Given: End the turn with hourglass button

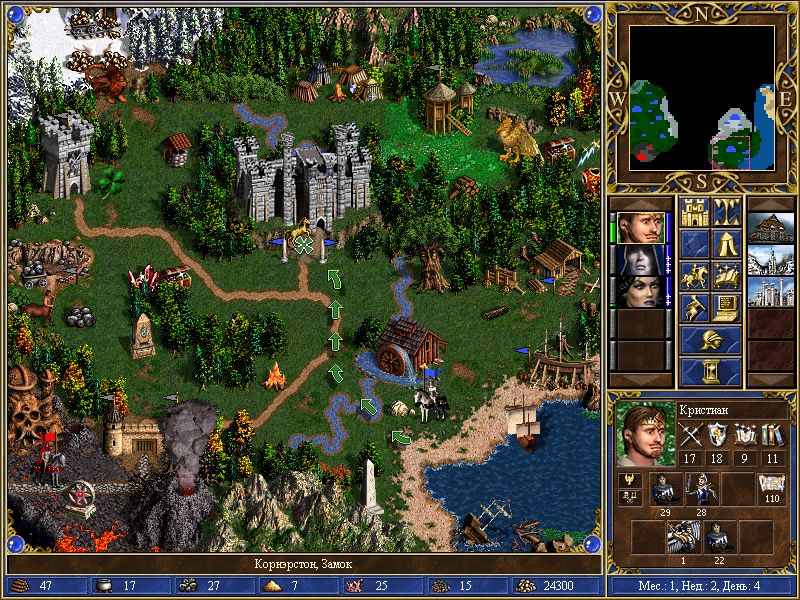Looking at the screenshot, I should click(710, 372).
